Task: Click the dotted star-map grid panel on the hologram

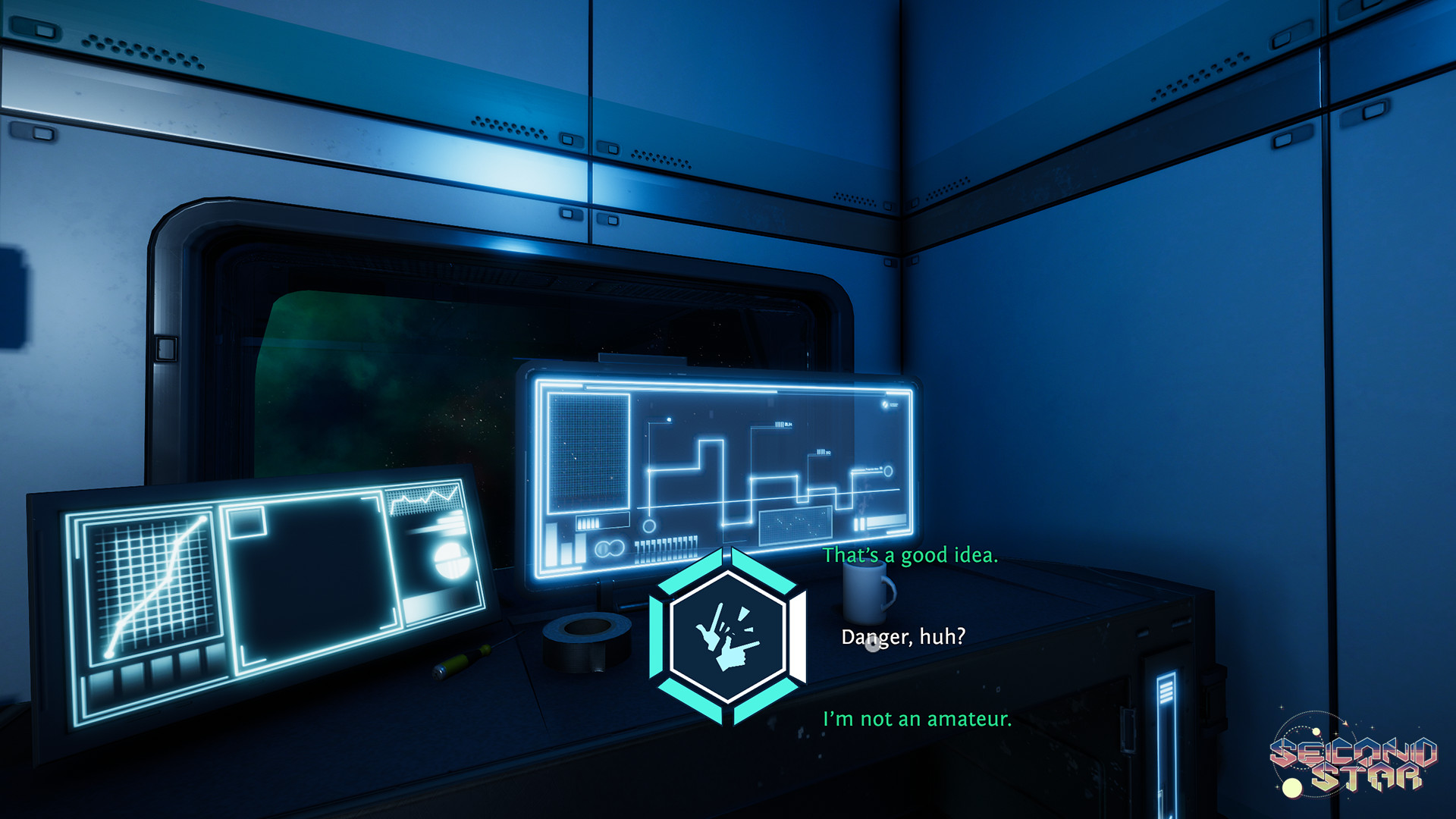Action: tap(588, 451)
